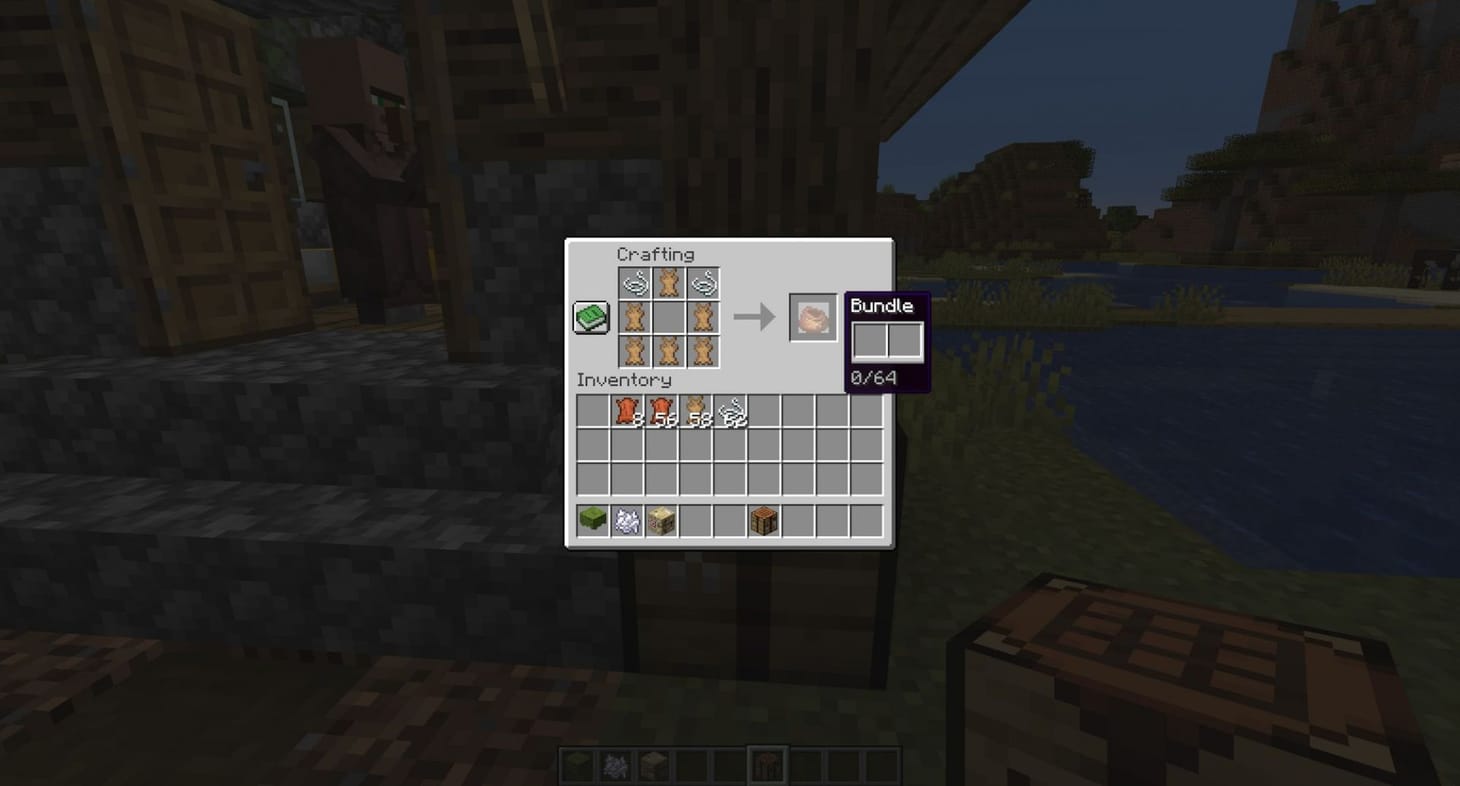Select the leather stack of 56 in inventory
1460x786 pixels.
pyautogui.click(x=661, y=411)
